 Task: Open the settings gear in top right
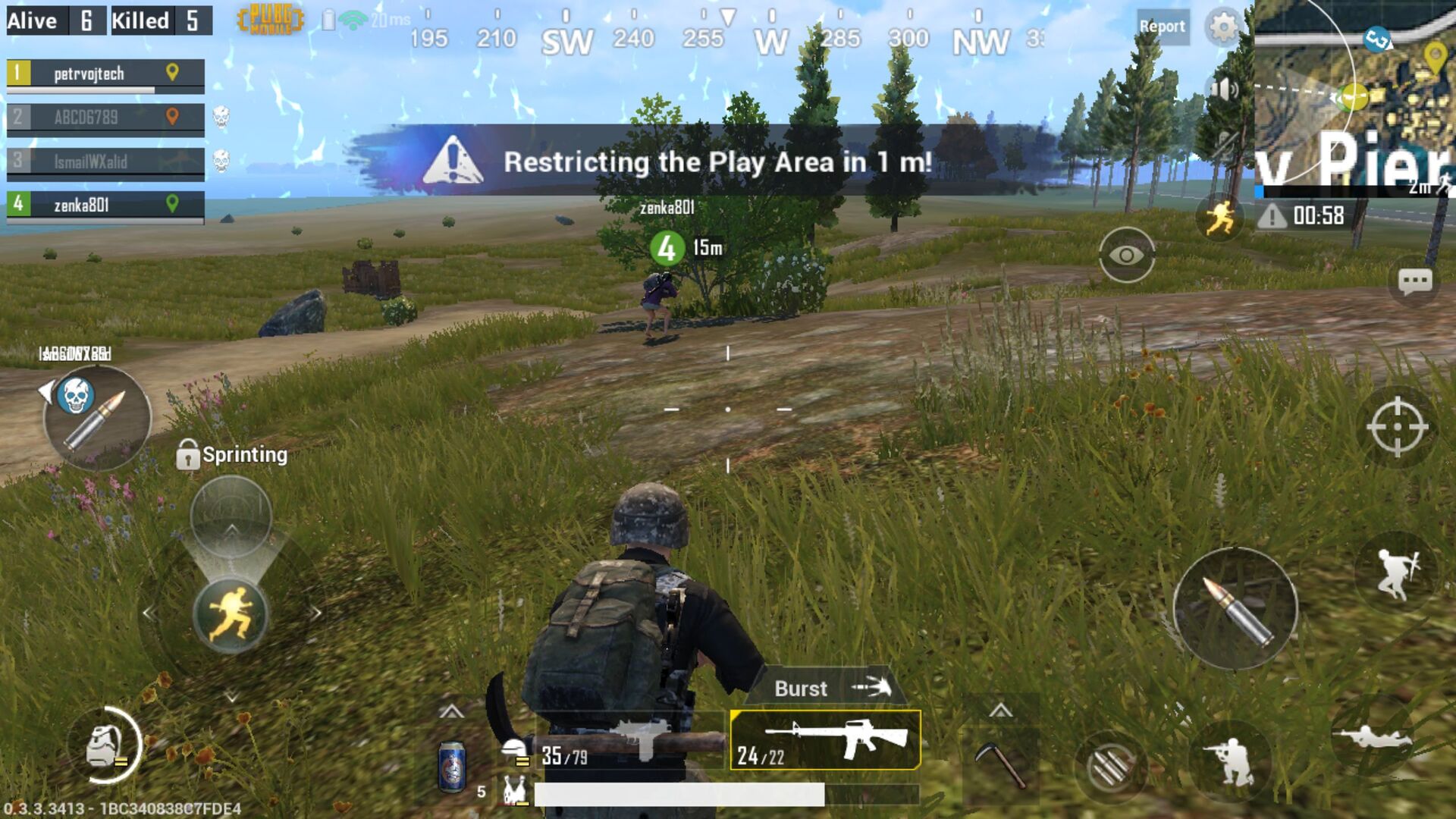tap(1223, 26)
